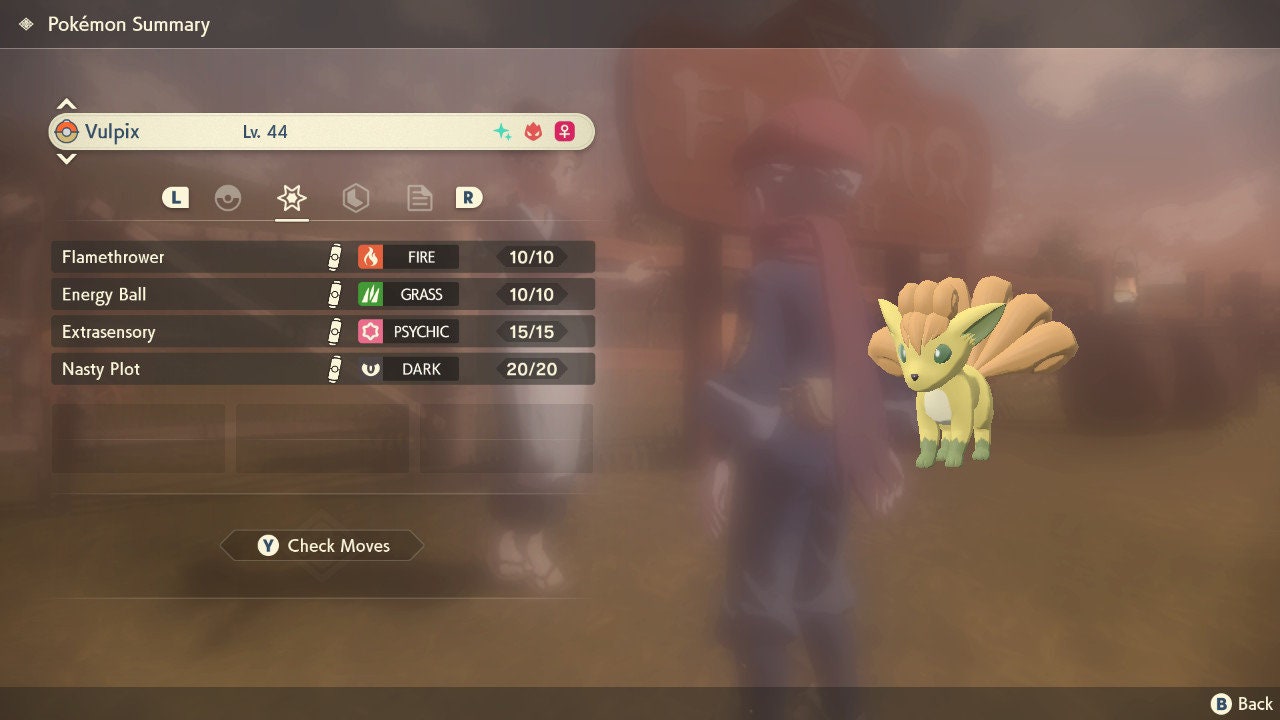Click the female gender symbol icon

coord(564,131)
